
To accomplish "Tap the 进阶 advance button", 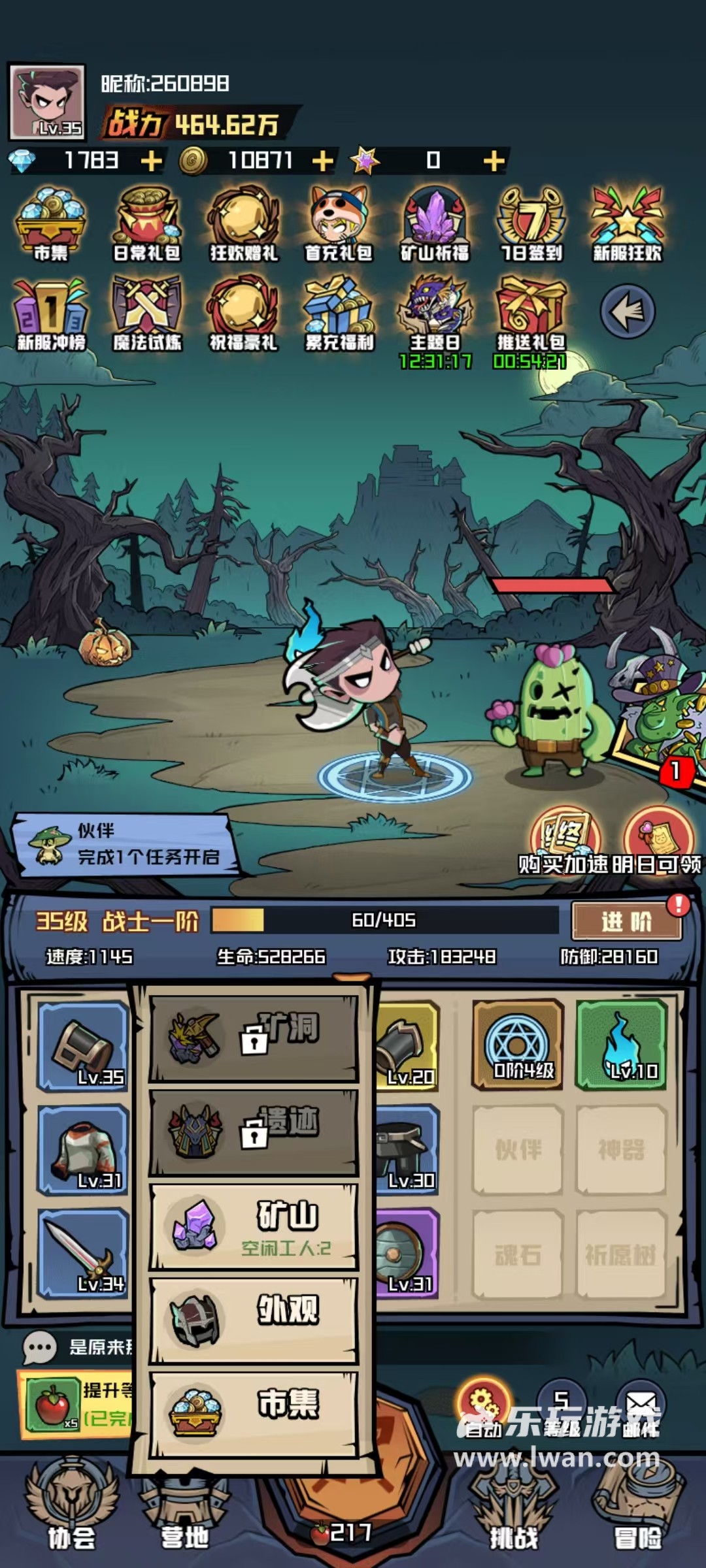I will pos(626,922).
